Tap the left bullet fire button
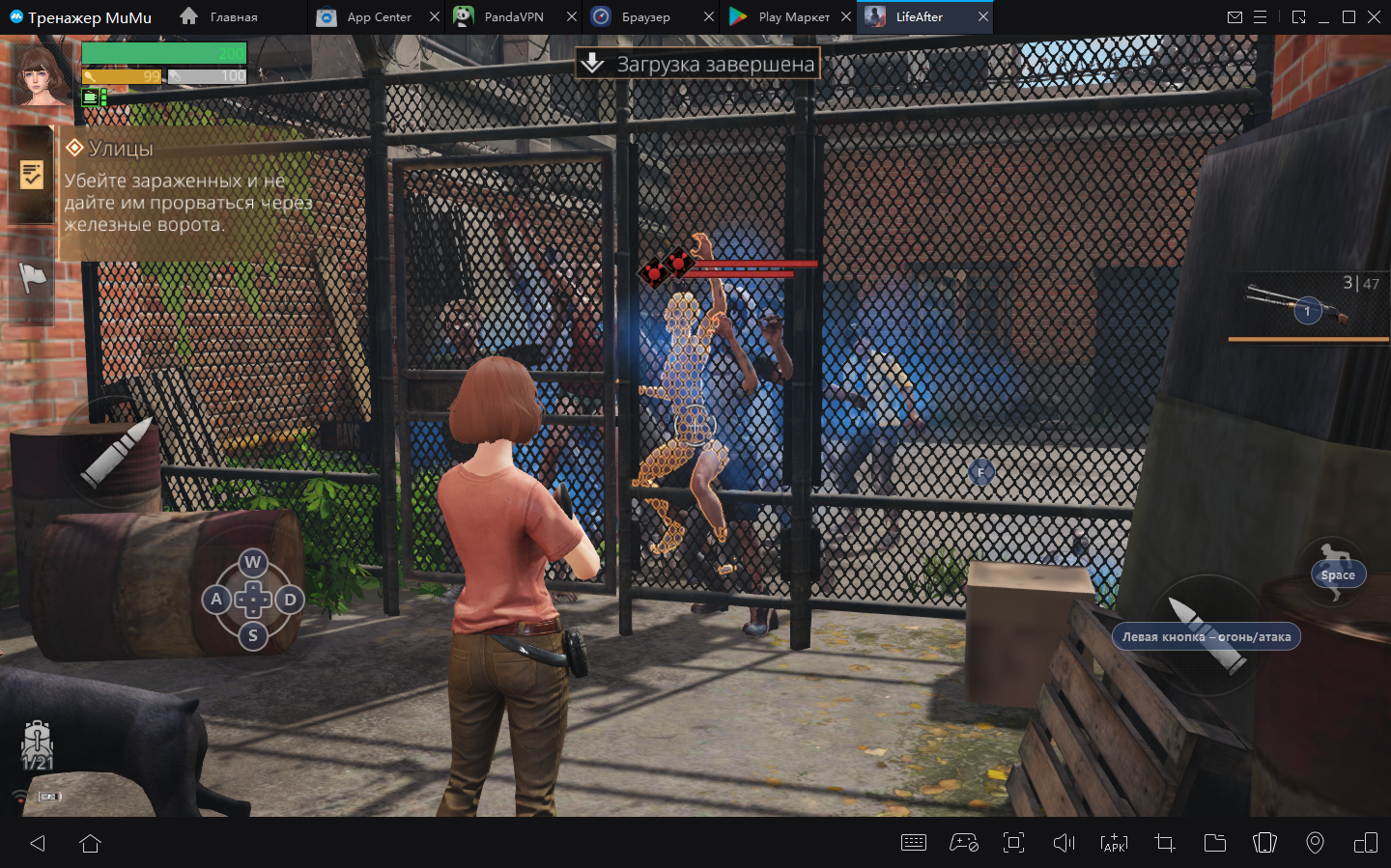 pos(117,452)
